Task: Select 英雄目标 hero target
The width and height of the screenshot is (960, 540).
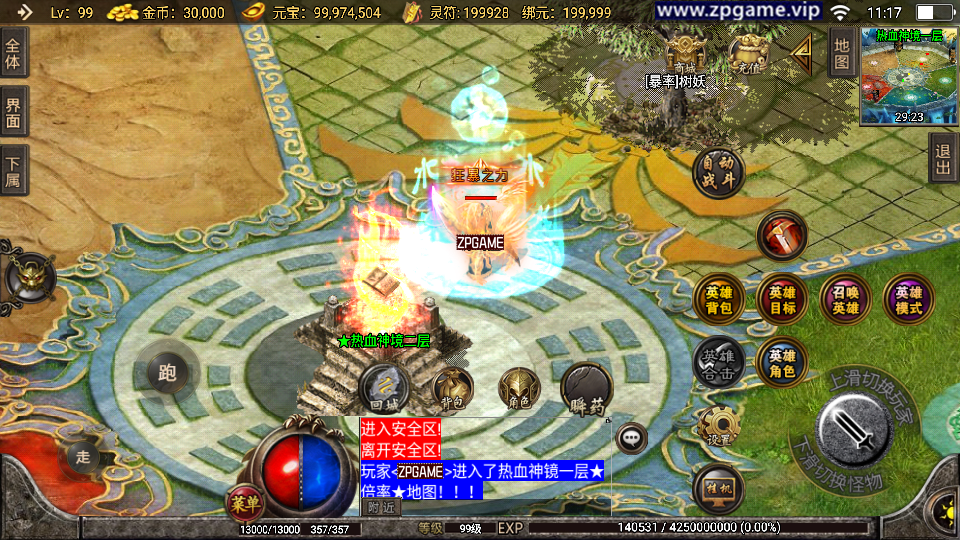Action: (x=782, y=299)
